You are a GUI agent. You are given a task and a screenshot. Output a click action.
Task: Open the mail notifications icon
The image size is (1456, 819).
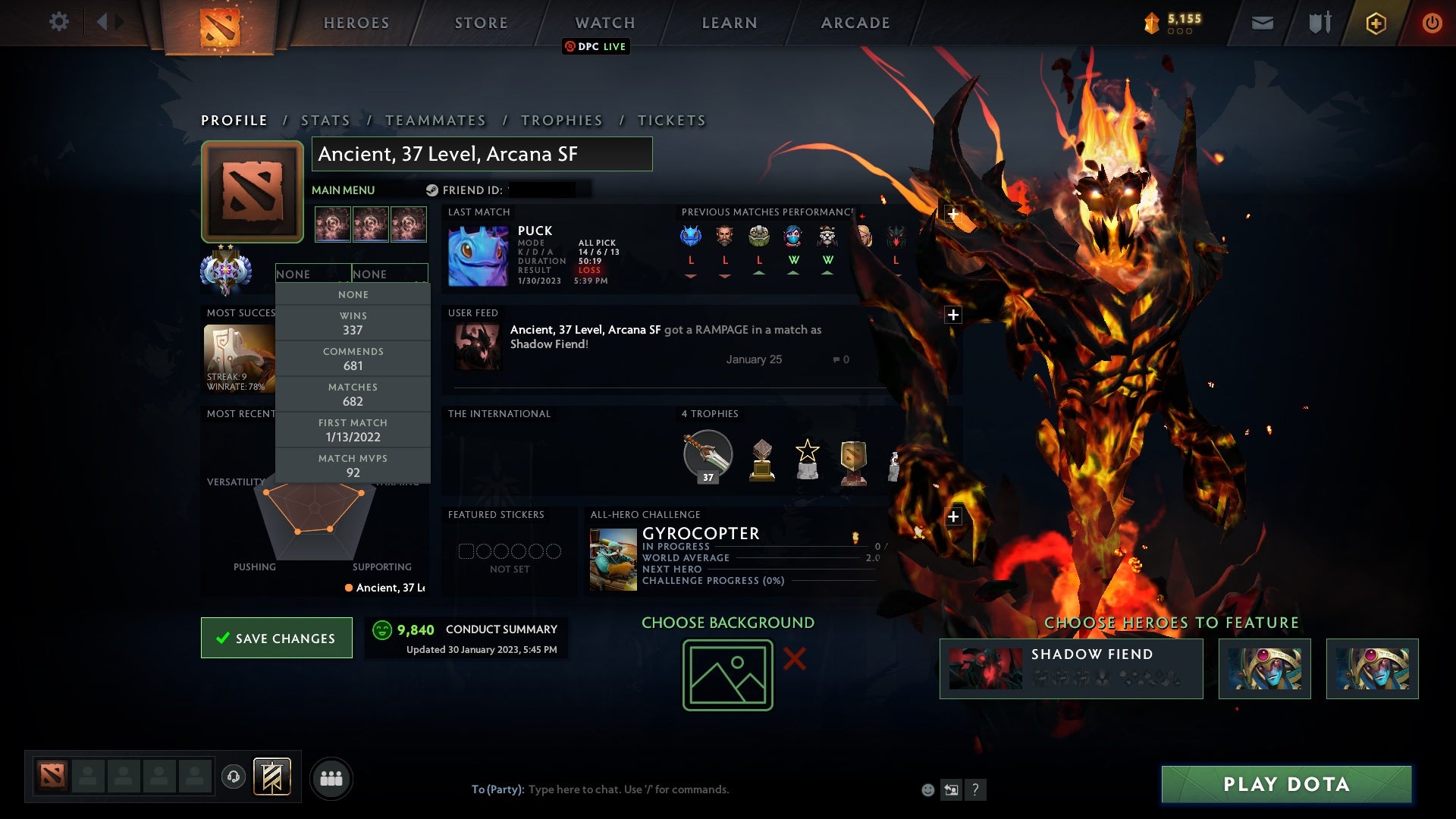[x=1263, y=23]
